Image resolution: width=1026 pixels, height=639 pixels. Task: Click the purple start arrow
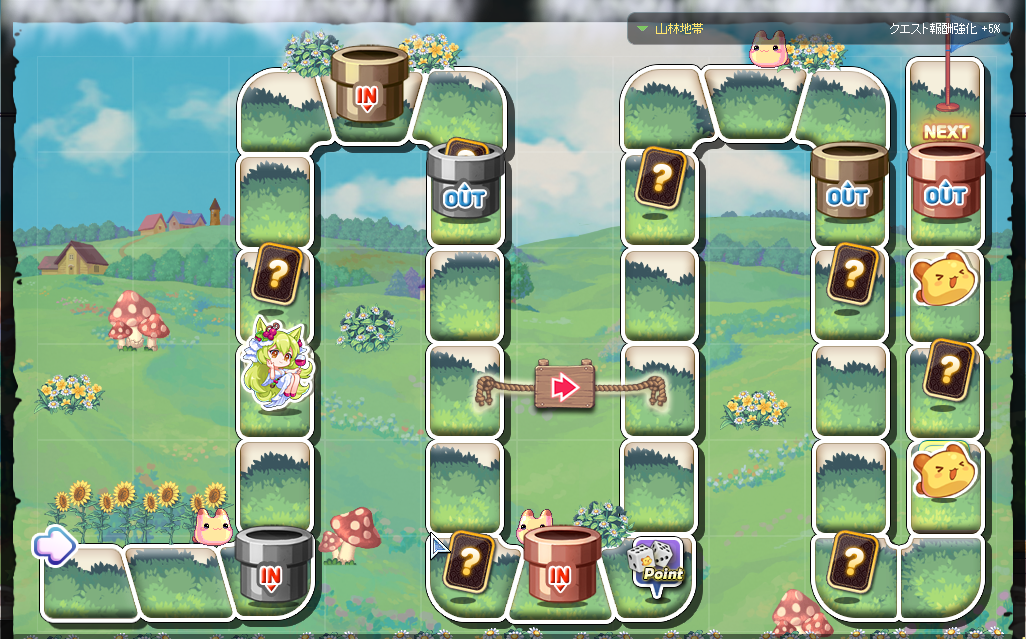(x=54, y=545)
